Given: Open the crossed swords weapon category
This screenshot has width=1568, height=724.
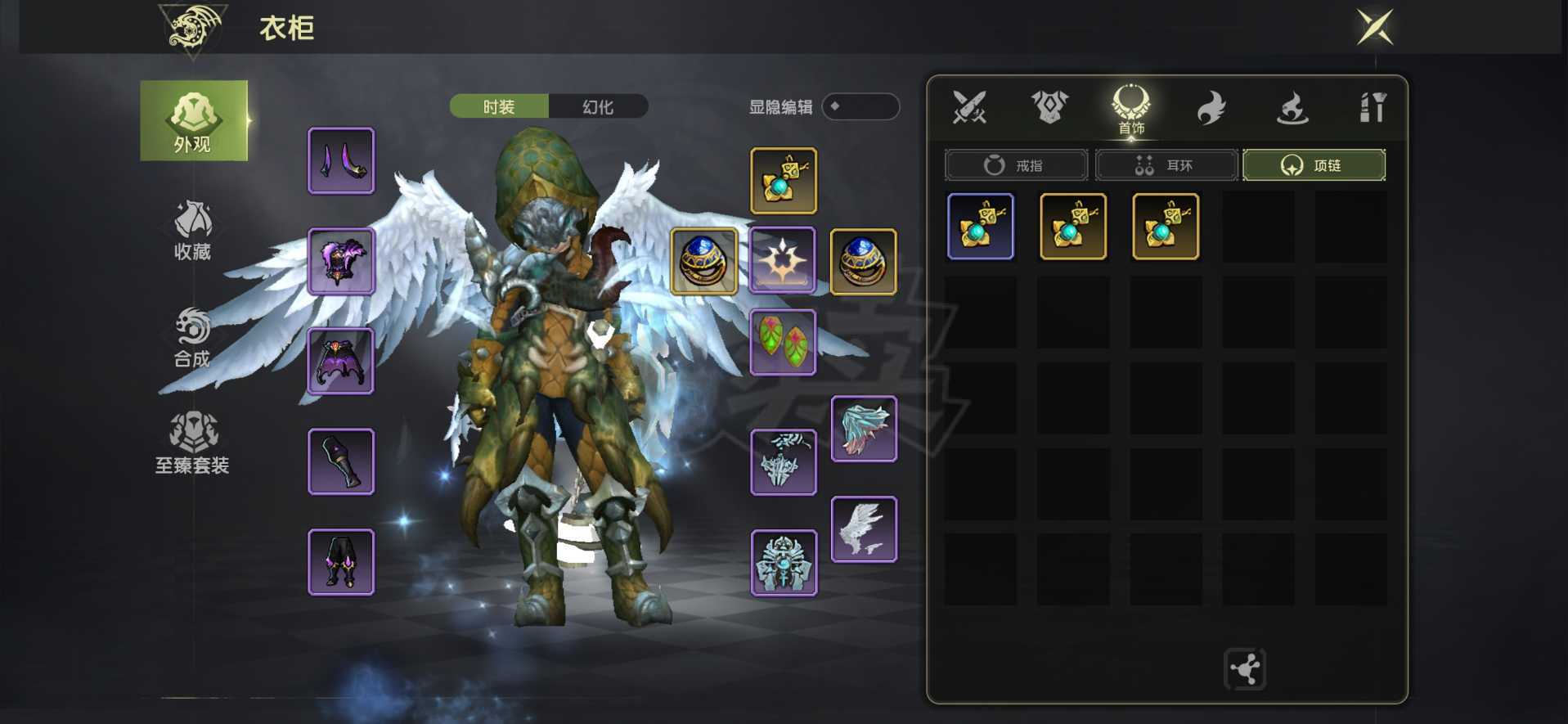Looking at the screenshot, I should (969, 107).
